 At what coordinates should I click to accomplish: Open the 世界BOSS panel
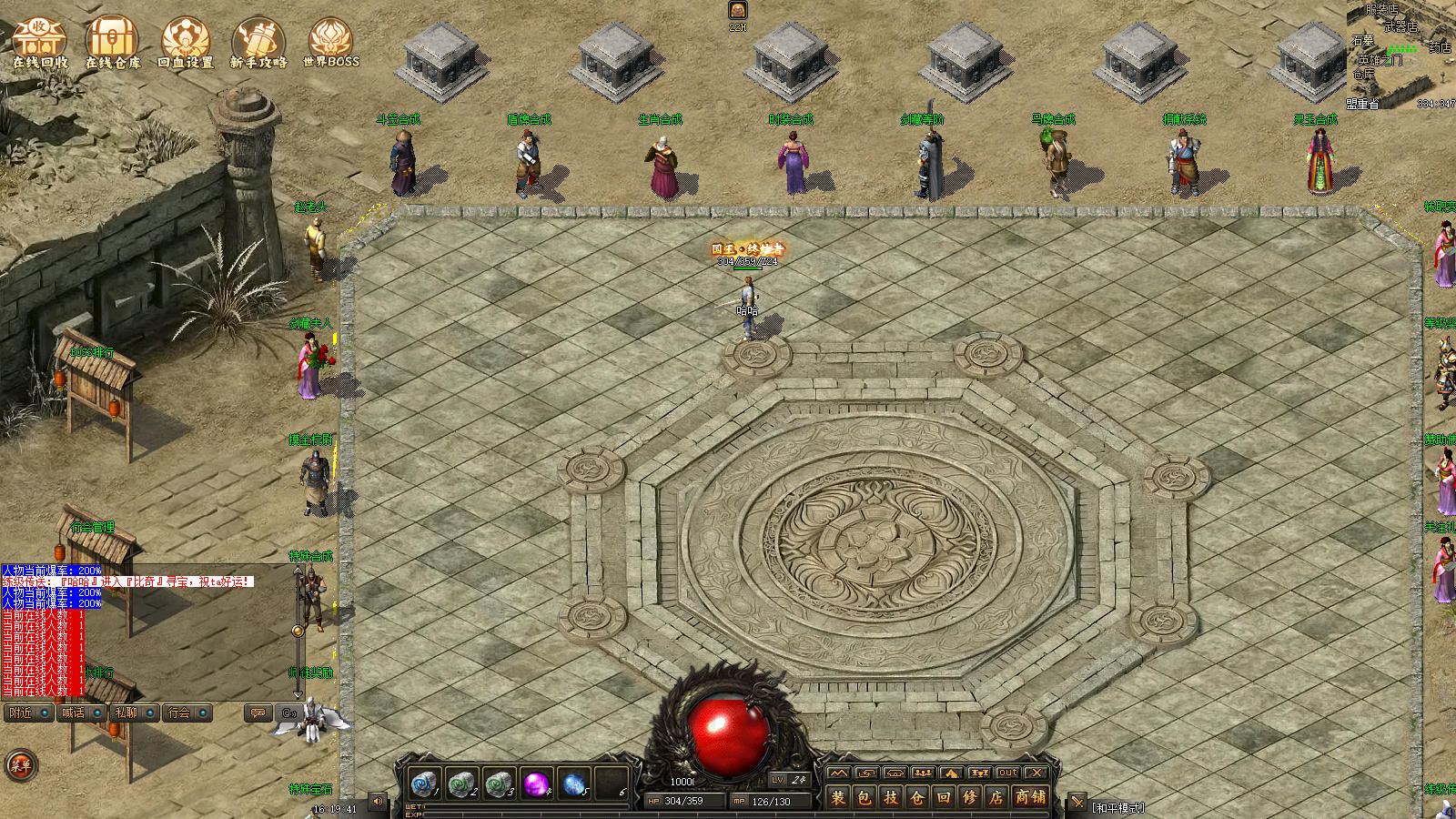coord(330,42)
